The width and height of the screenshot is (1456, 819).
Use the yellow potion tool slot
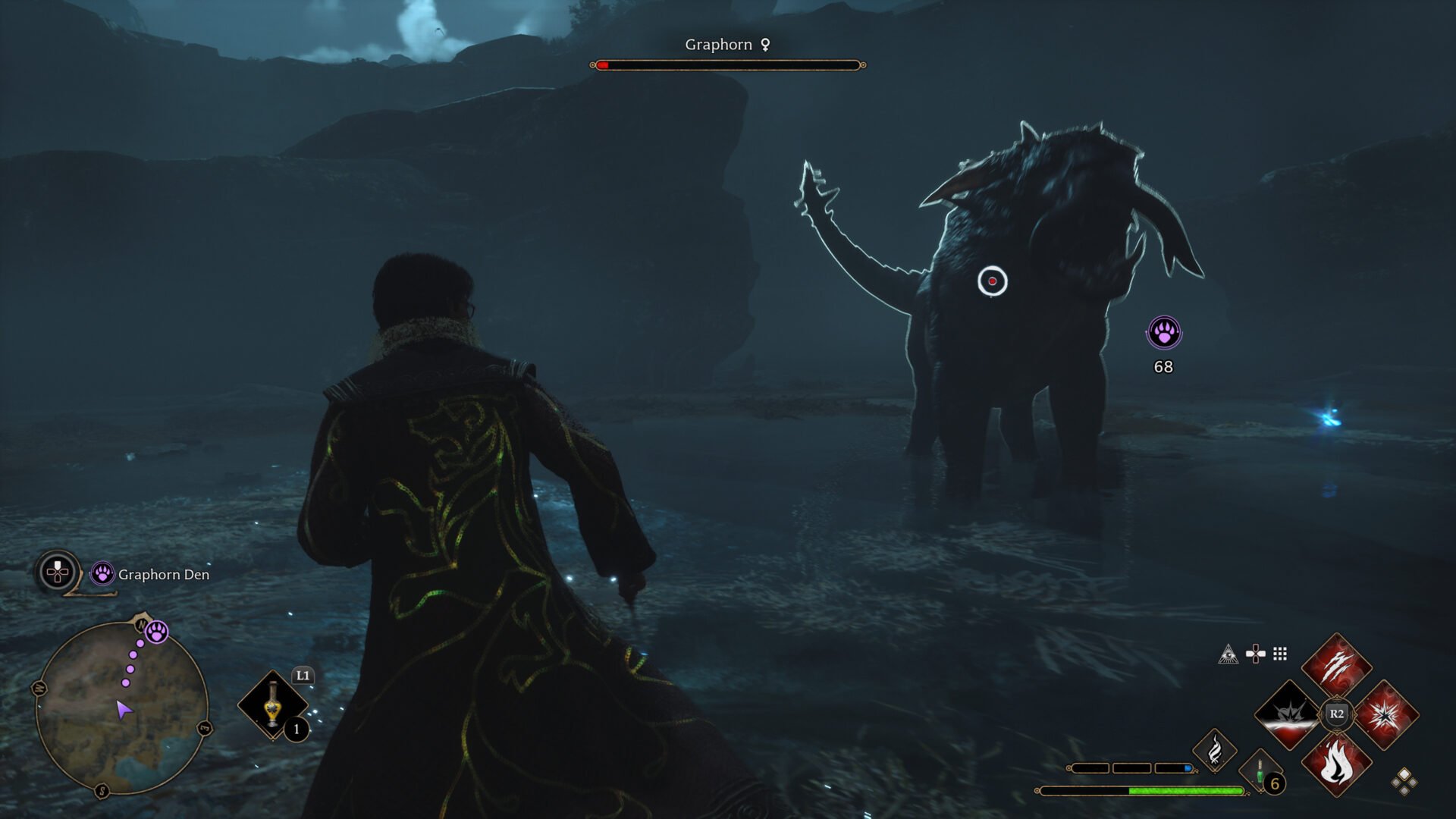(273, 705)
